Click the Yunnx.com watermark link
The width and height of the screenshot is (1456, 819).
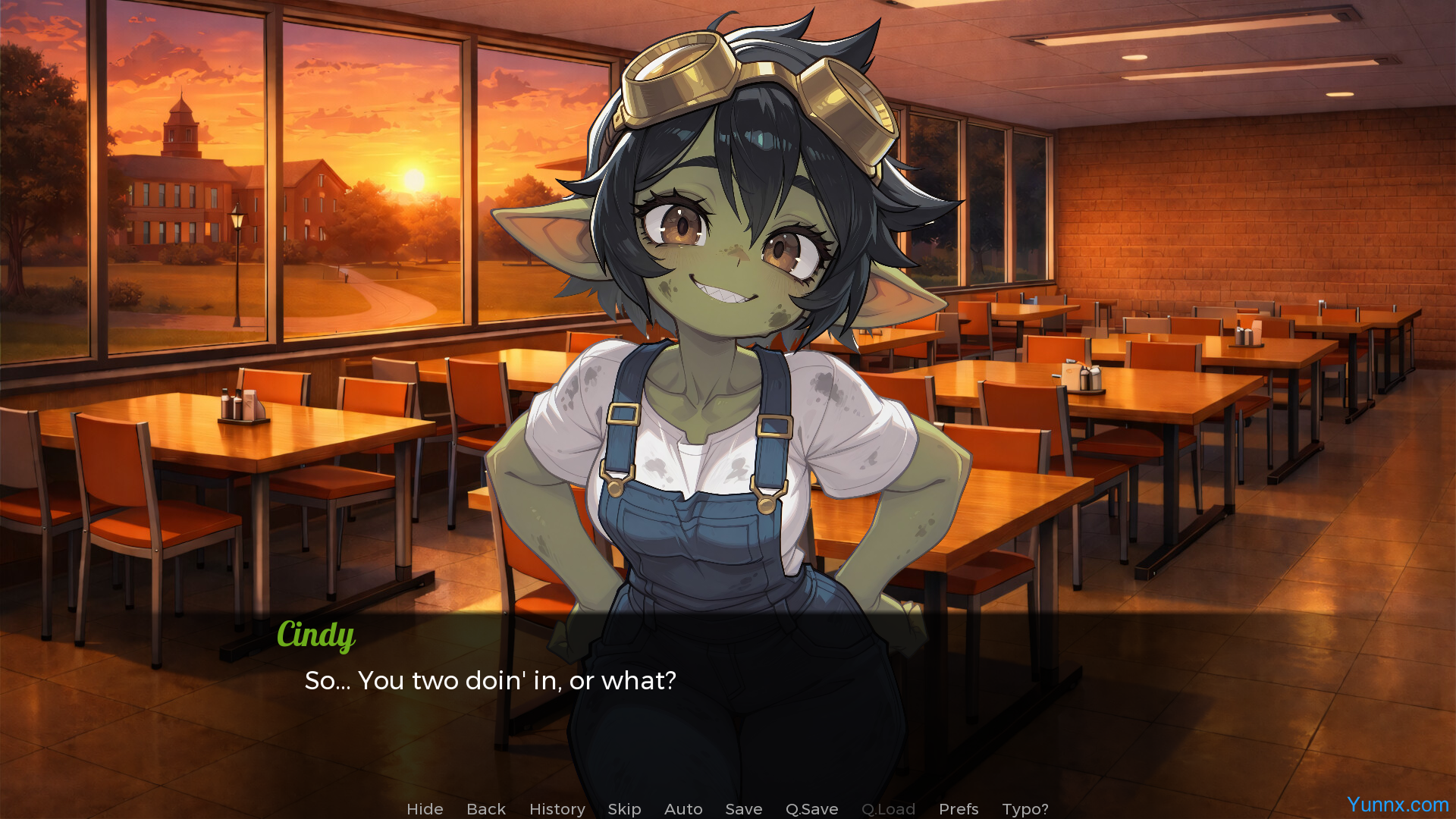1398,805
